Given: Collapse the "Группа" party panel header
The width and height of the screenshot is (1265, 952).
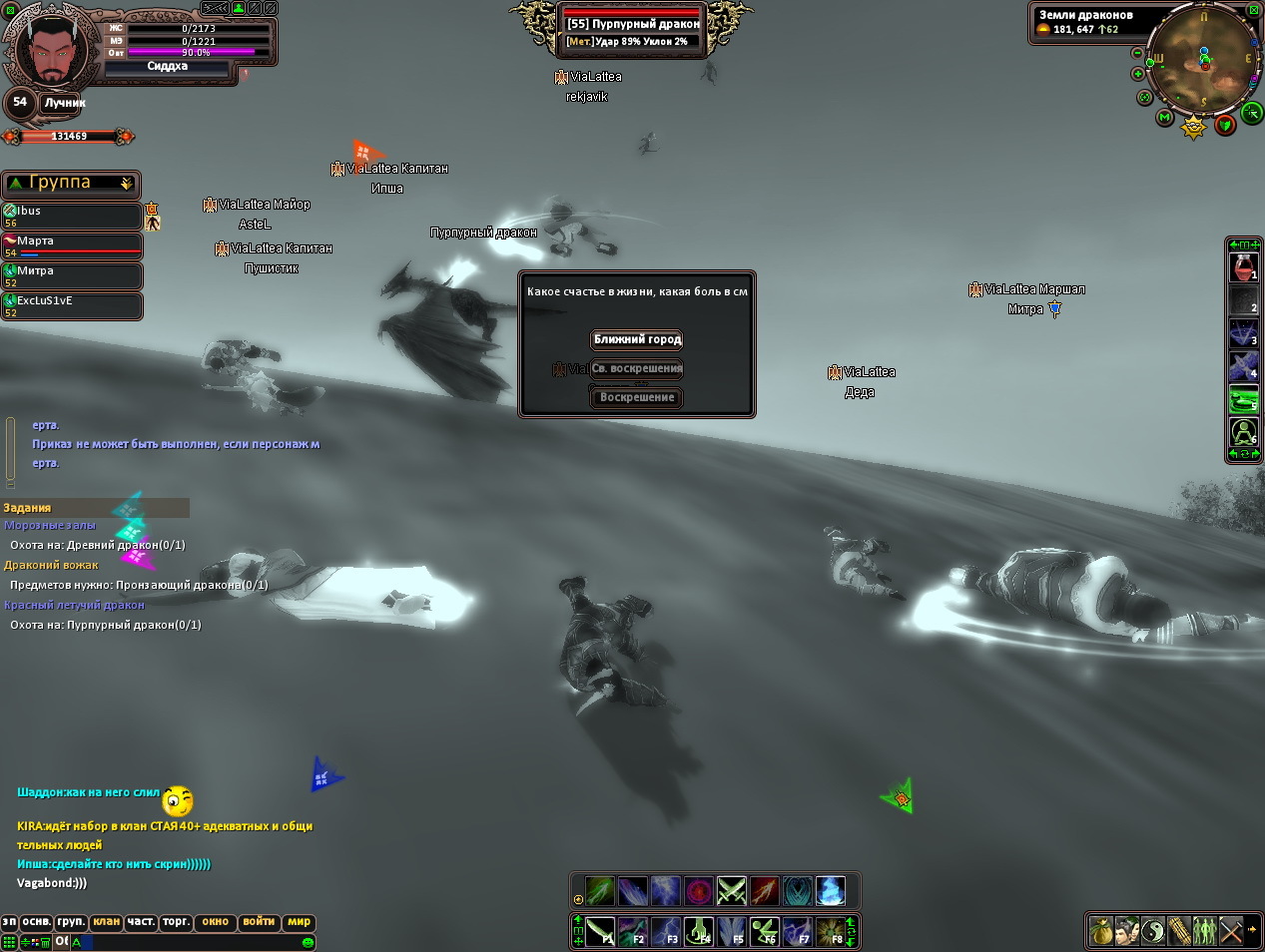Looking at the screenshot, I should [126, 184].
